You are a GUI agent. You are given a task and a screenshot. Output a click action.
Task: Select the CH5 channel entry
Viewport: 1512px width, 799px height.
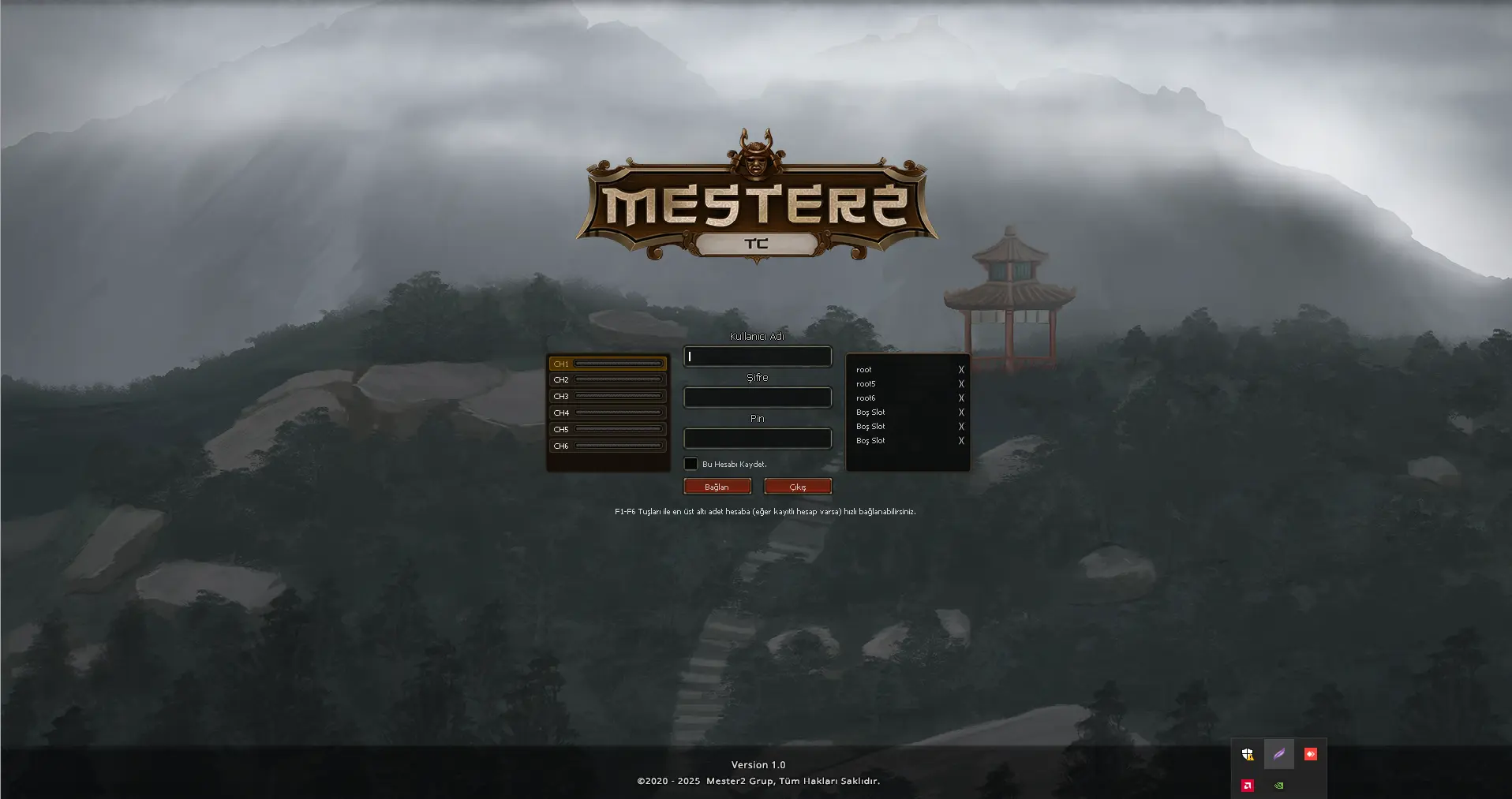click(608, 430)
